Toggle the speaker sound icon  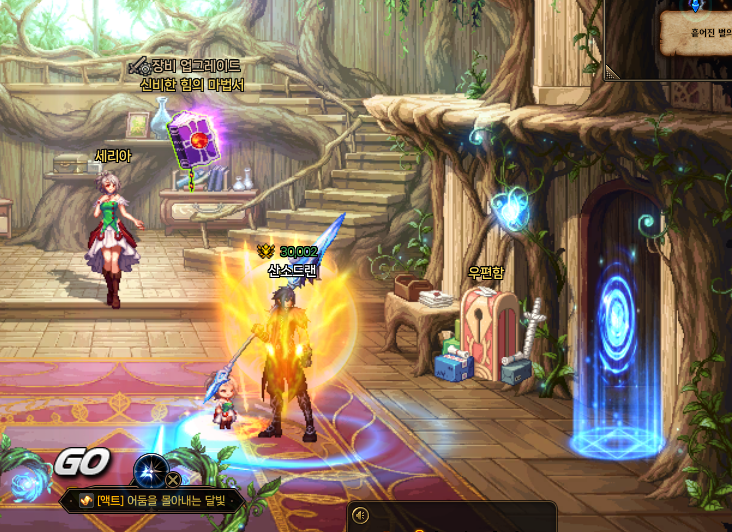[x=361, y=516]
